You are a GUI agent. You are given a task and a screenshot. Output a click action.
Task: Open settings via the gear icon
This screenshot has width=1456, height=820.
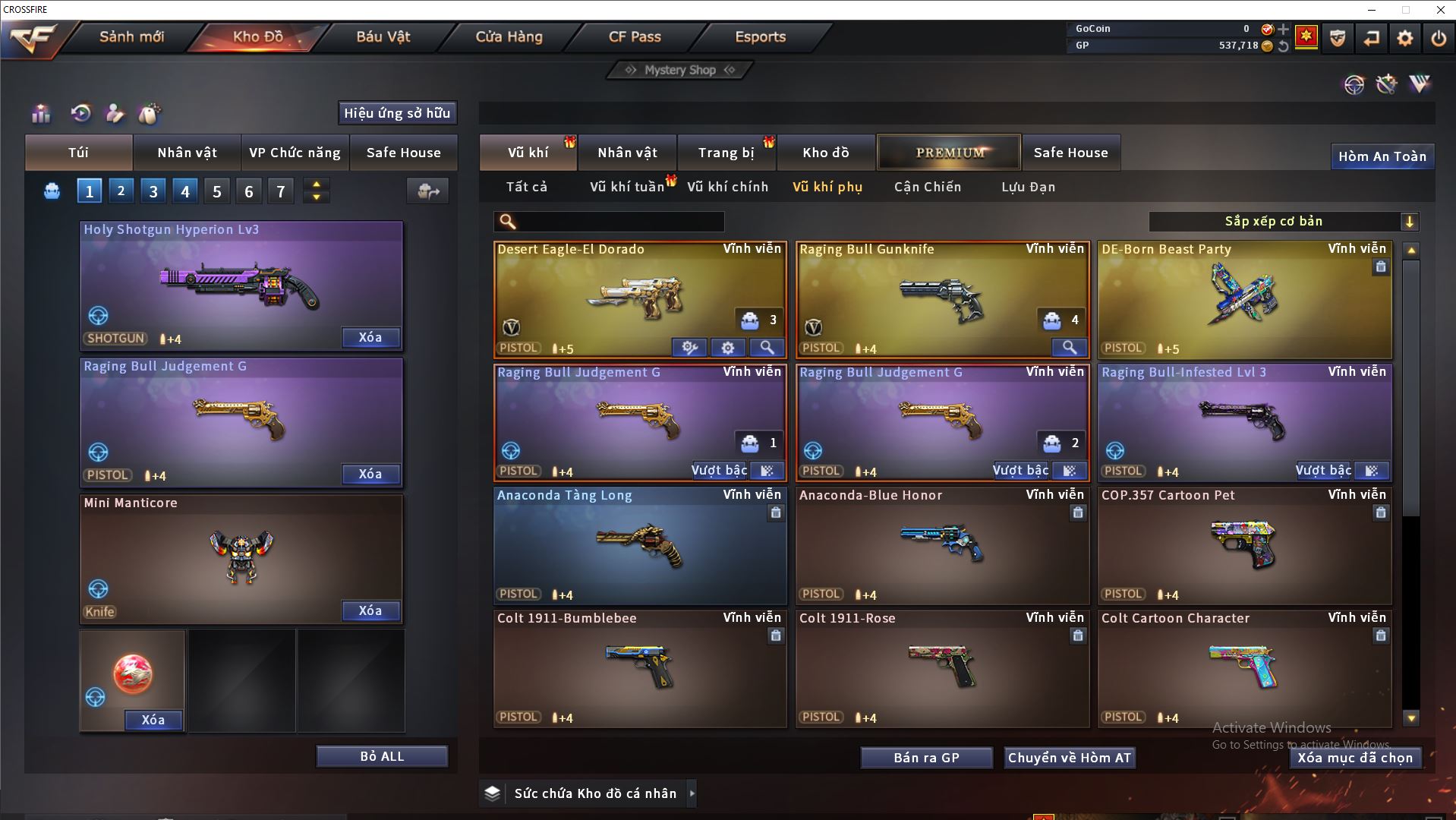[x=1404, y=38]
